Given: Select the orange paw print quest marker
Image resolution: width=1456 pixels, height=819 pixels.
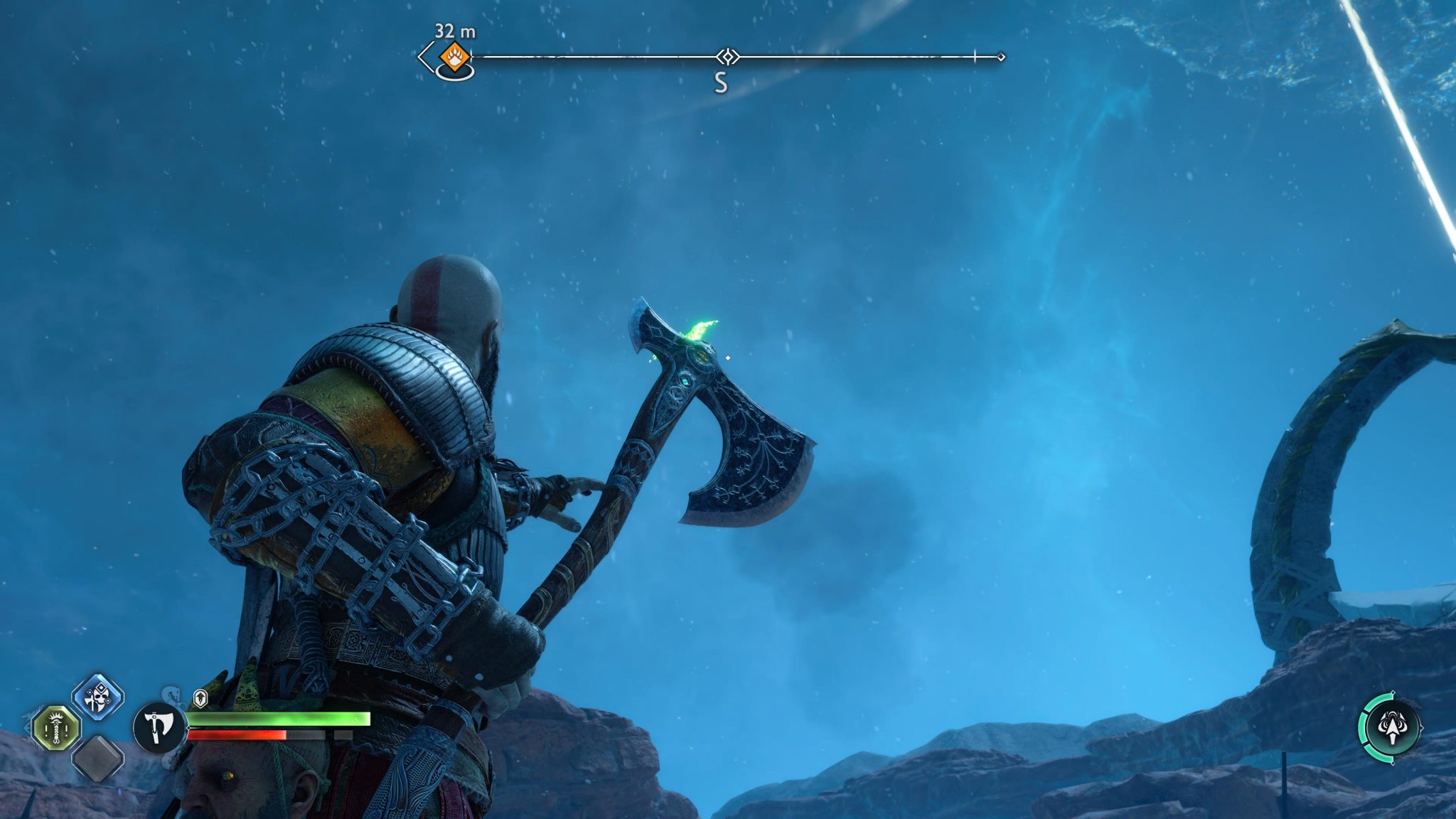Looking at the screenshot, I should pyautogui.click(x=454, y=55).
